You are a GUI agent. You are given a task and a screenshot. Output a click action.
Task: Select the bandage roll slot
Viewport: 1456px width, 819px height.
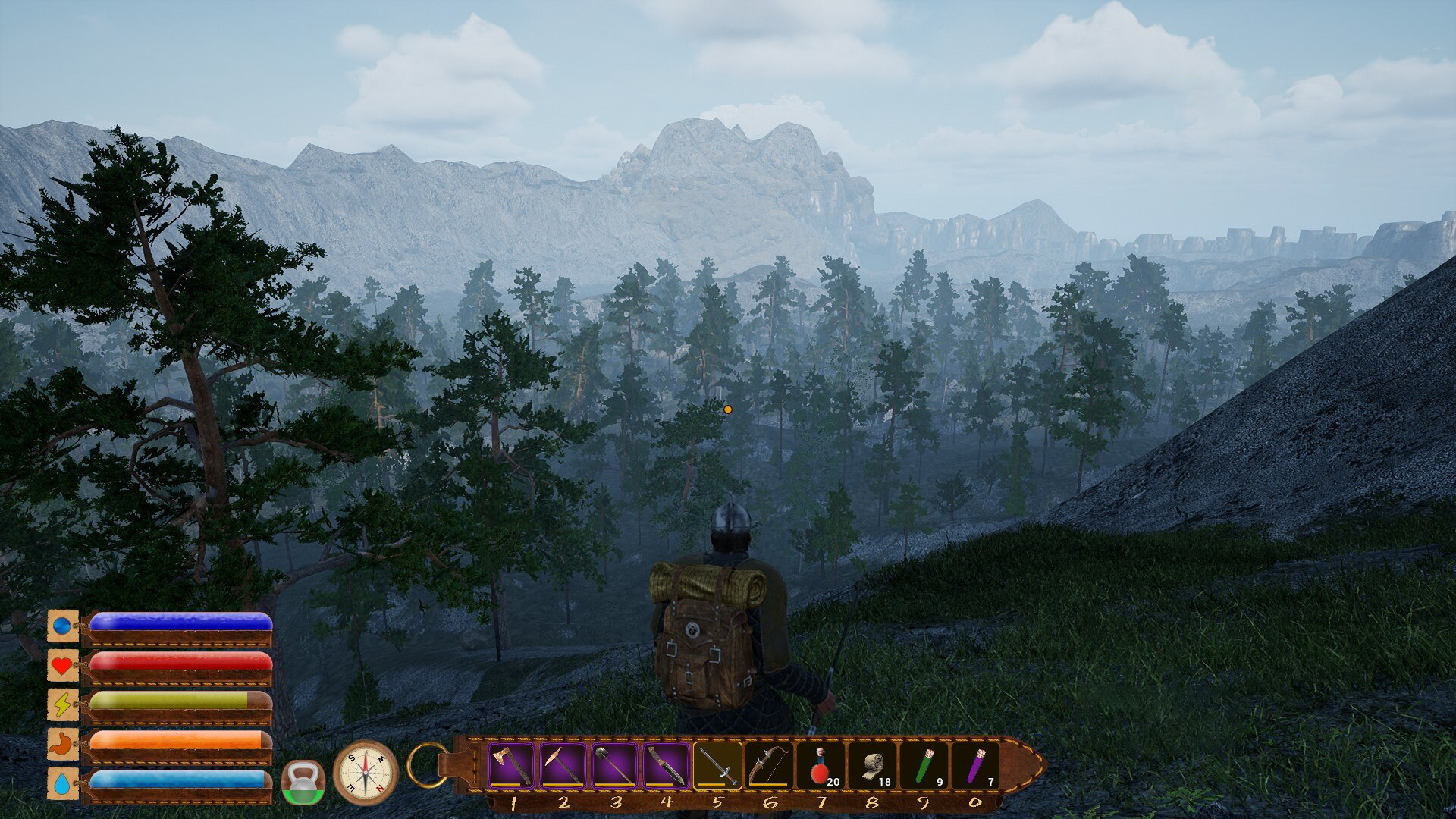click(x=872, y=766)
